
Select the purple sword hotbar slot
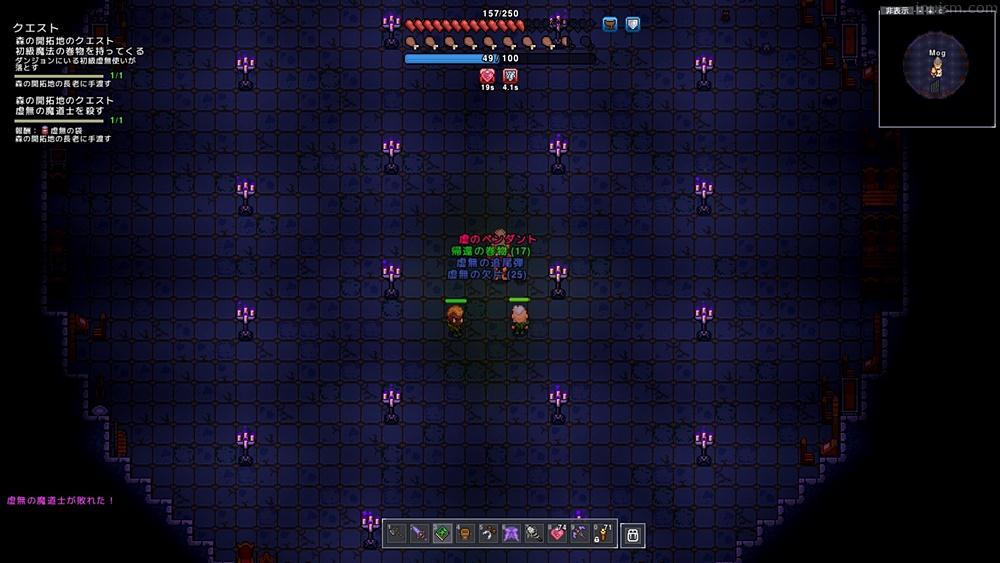click(418, 534)
